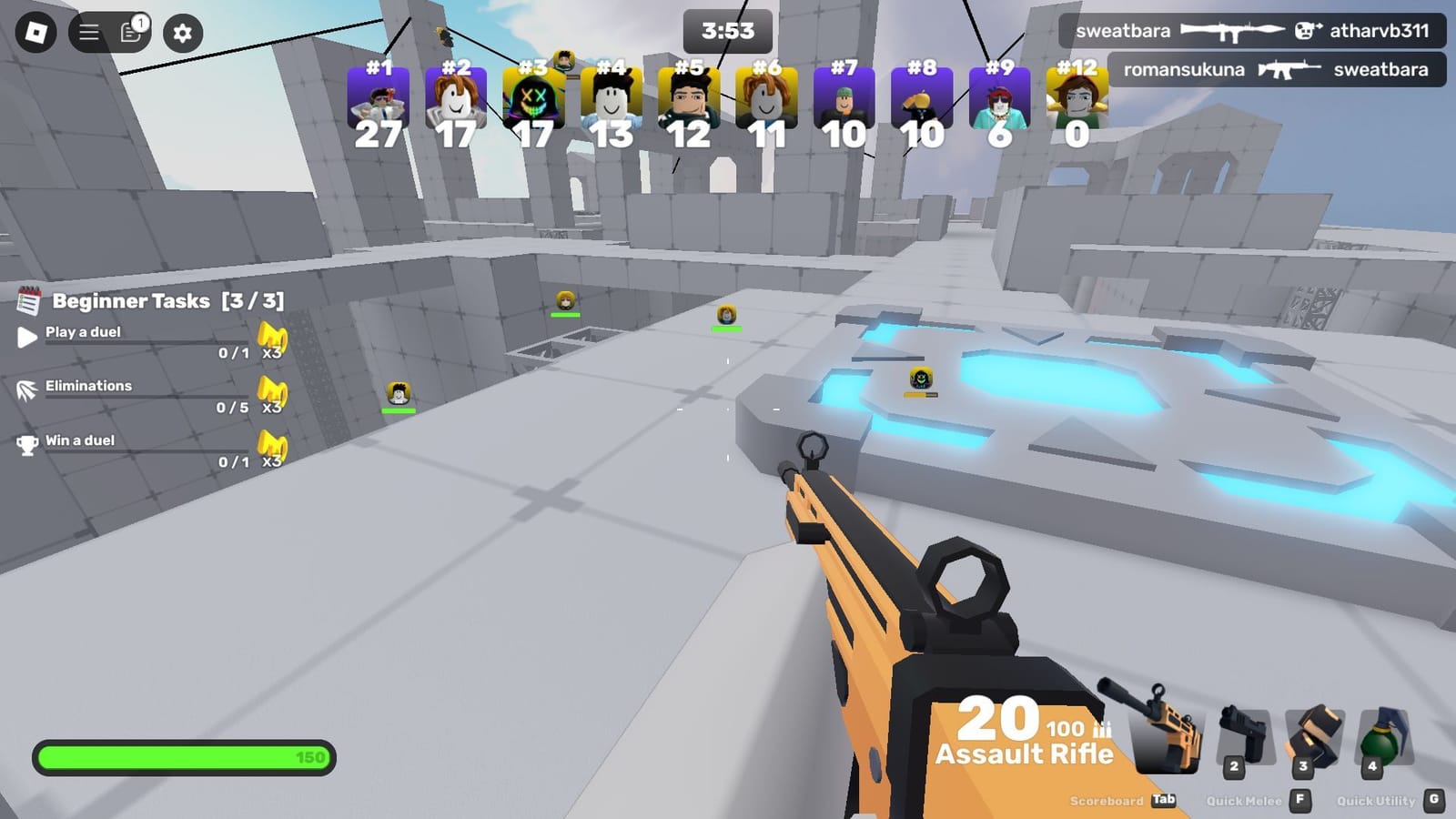Click the match timer showing 3:53
The width and height of the screenshot is (1456, 819).
point(726,30)
